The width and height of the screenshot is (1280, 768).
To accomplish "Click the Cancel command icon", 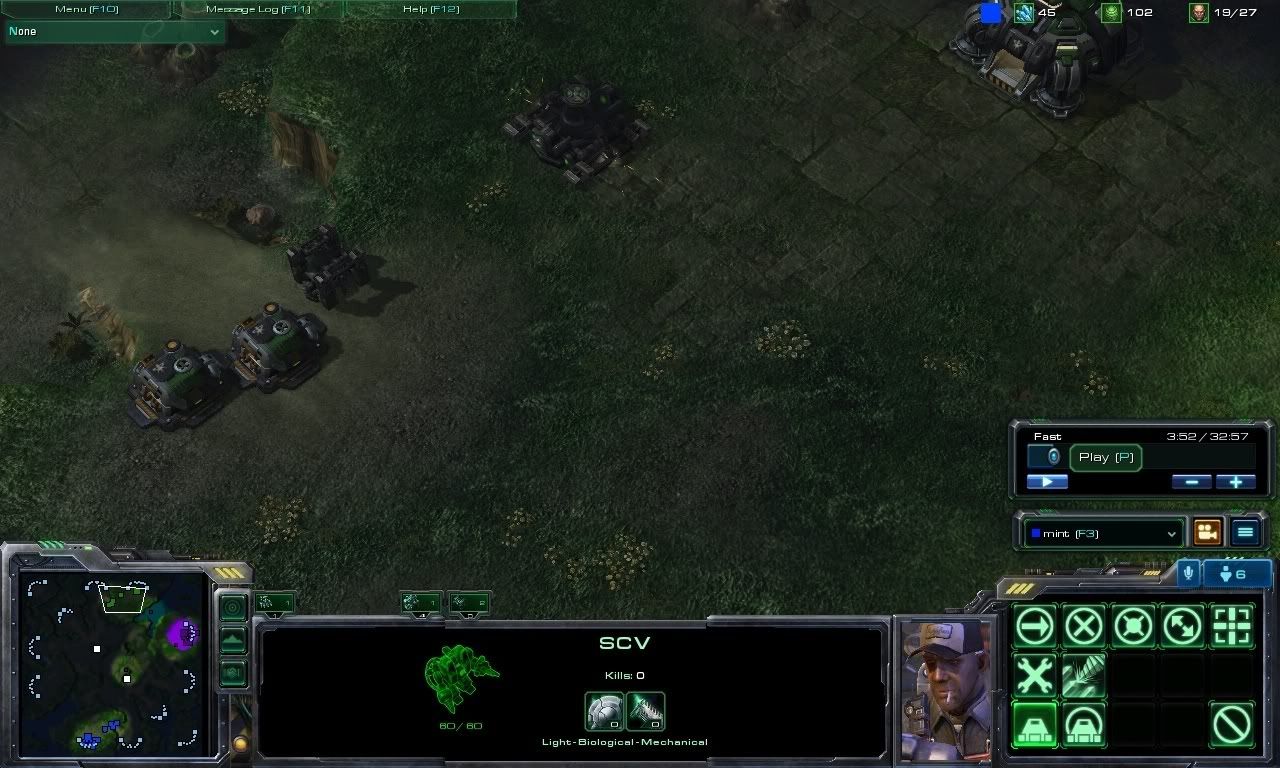I will click(x=1231, y=724).
